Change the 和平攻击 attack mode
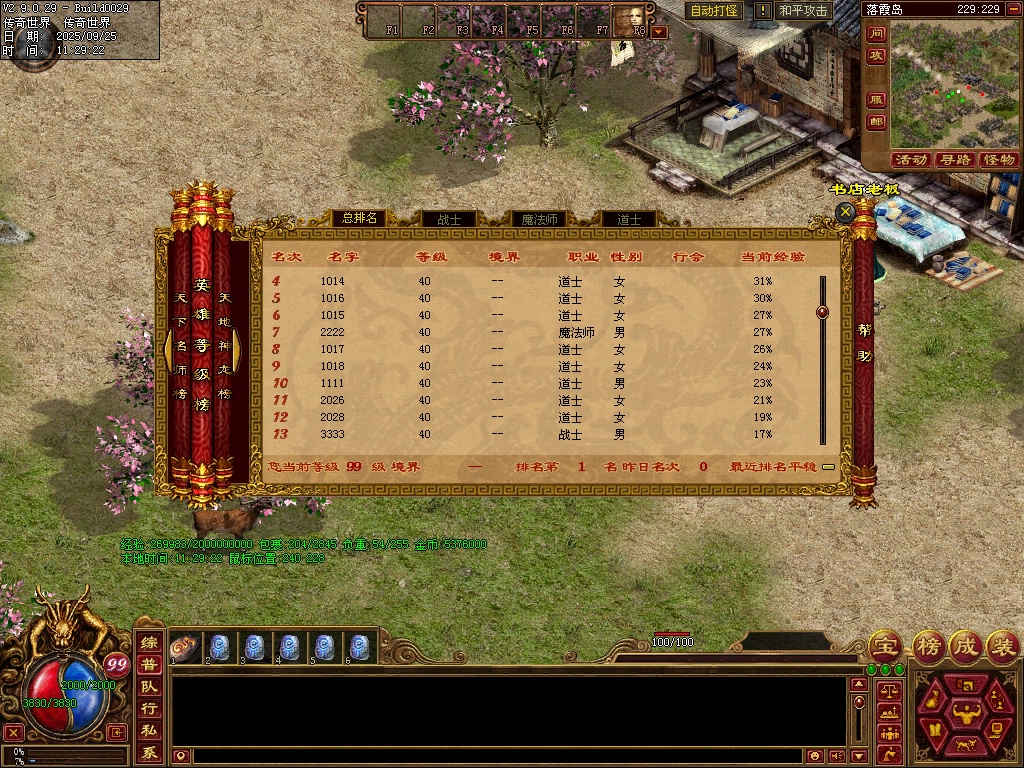This screenshot has width=1024, height=768. tap(803, 11)
